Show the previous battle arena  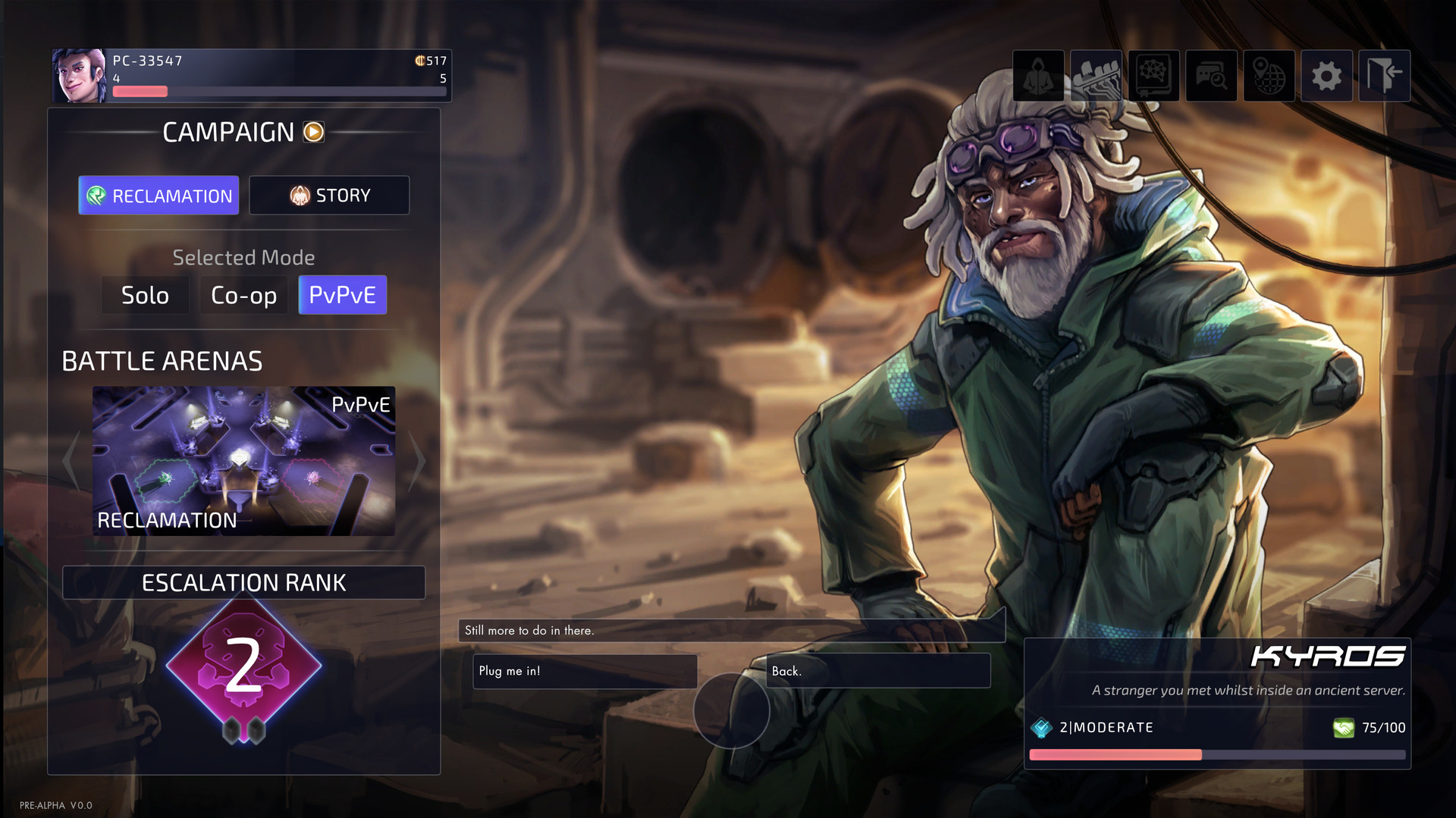click(x=71, y=461)
